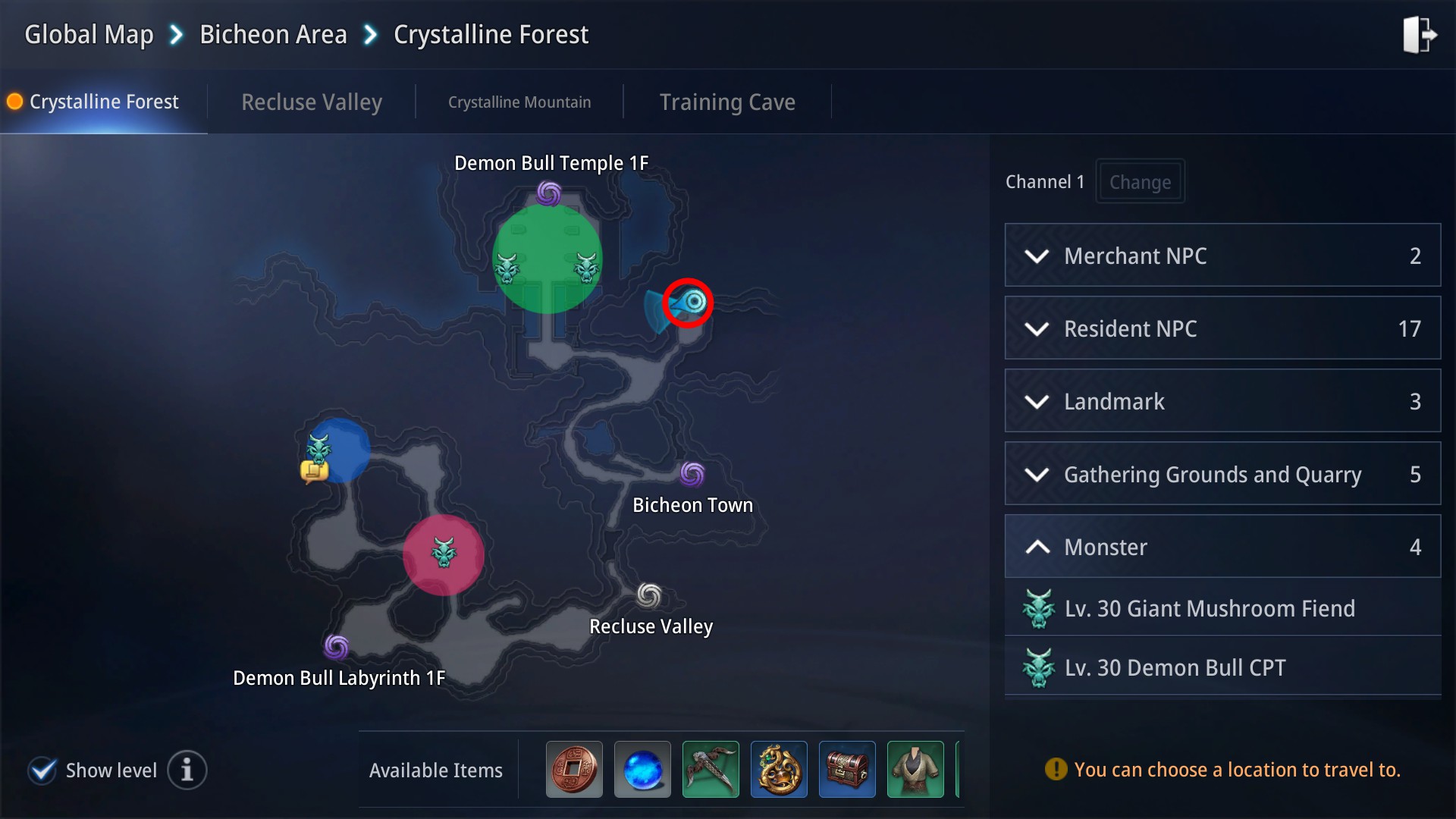The height and width of the screenshot is (819, 1456).
Task: Click the red-circled player location marker
Action: click(x=689, y=303)
